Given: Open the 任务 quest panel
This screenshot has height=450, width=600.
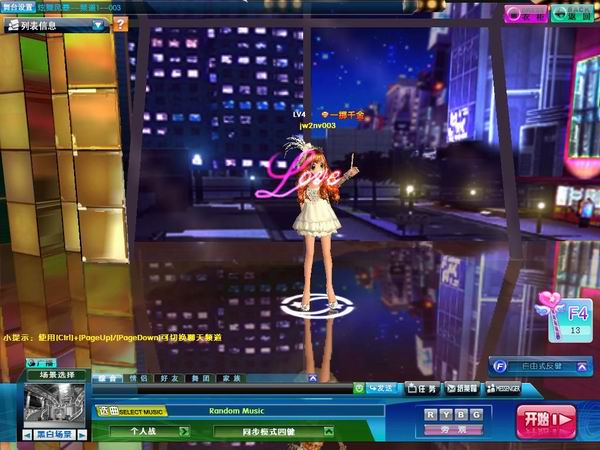Looking at the screenshot, I should pos(424,388).
